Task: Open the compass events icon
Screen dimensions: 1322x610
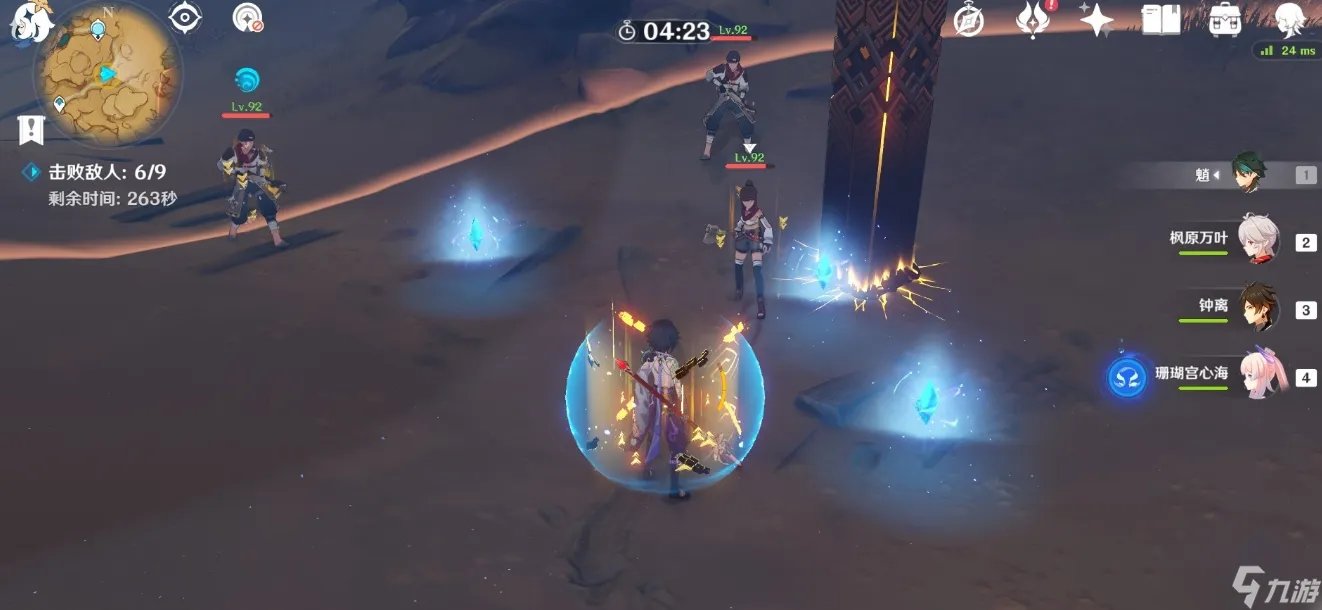Action: click(x=968, y=20)
